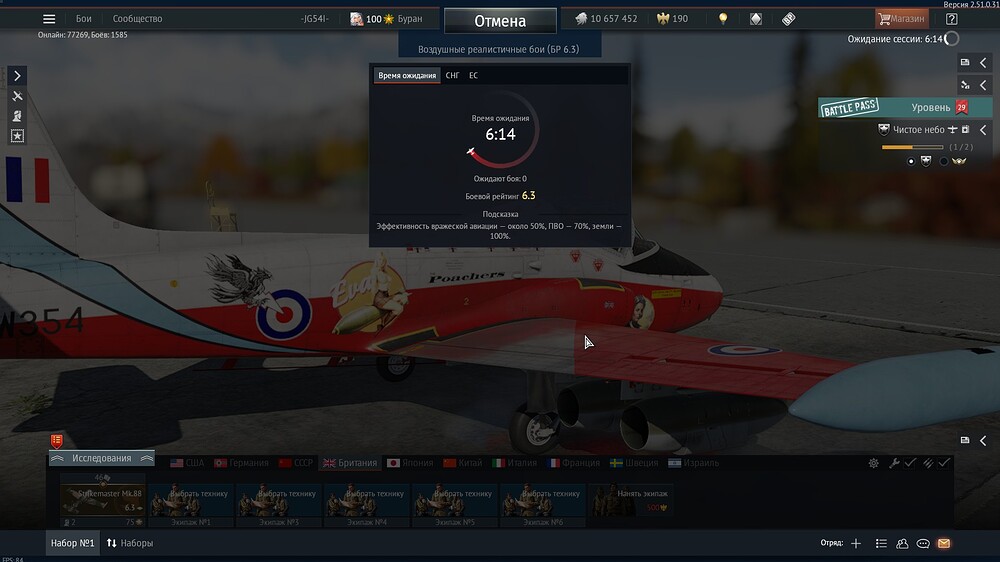
Task: Open the orange mail envelope icon
Action: [943, 543]
